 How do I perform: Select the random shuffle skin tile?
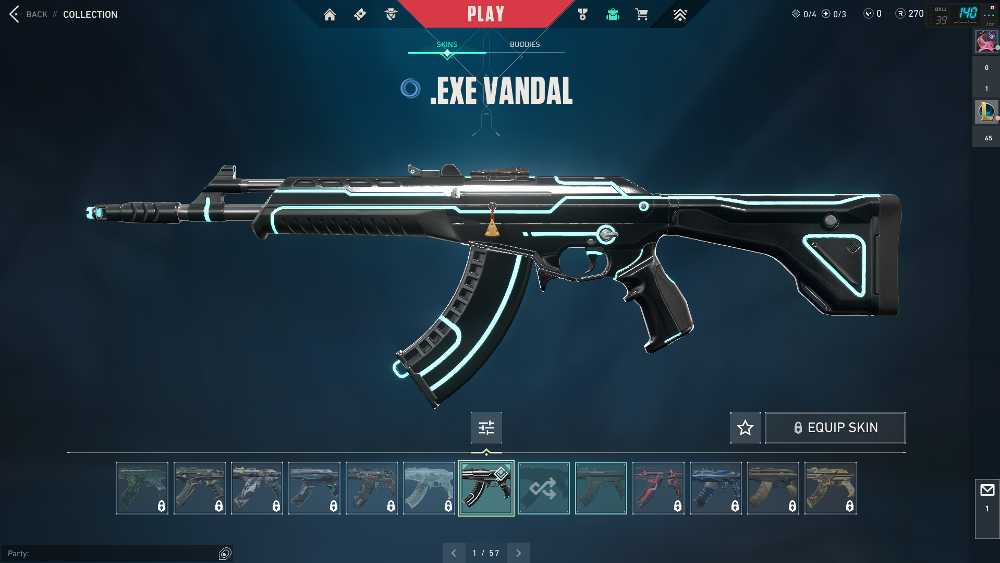click(x=544, y=488)
